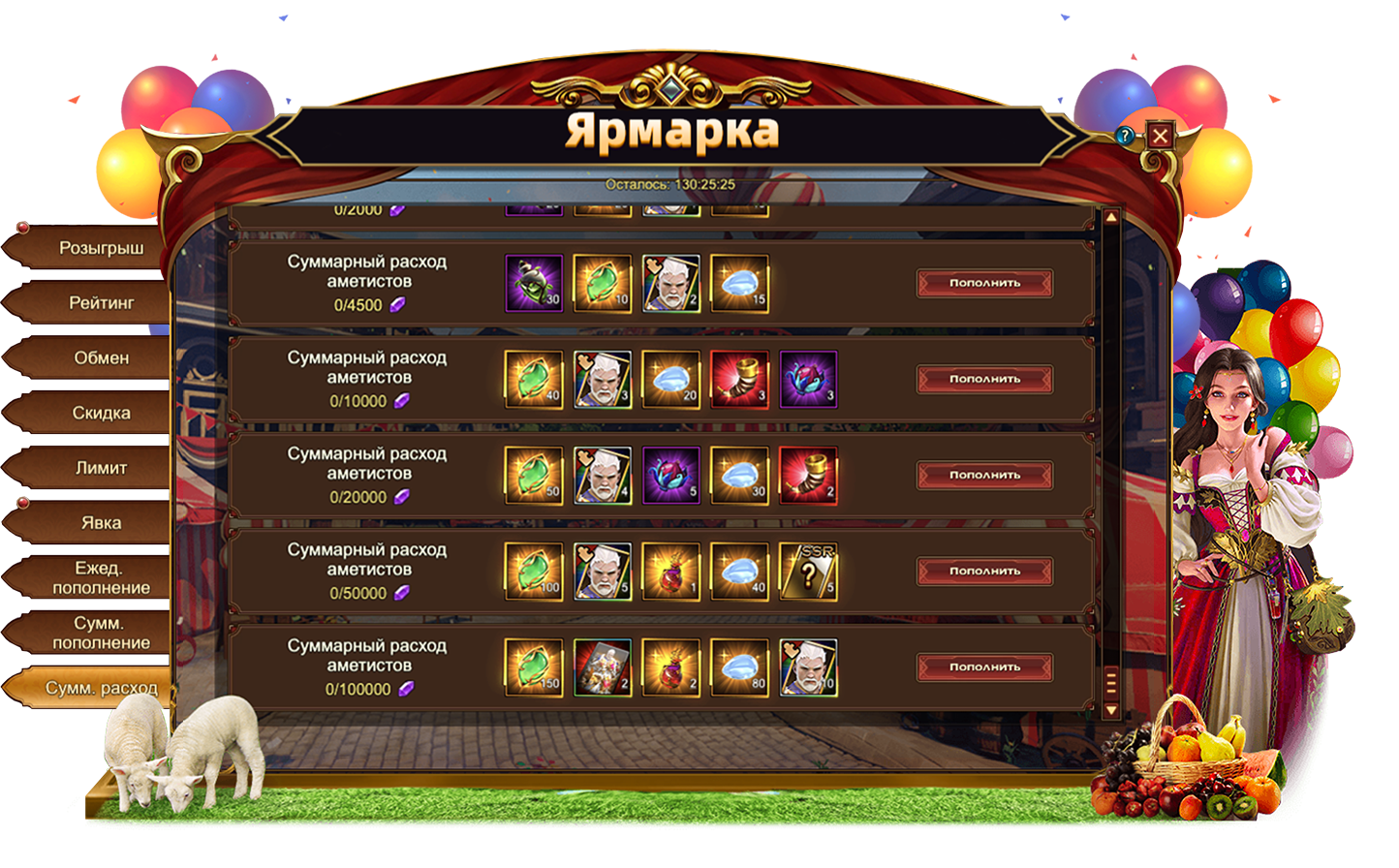The image size is (1399, 868).
Task: Click Пополнить for the 0/10000 amethyst tier
Action: click(984, 379)
